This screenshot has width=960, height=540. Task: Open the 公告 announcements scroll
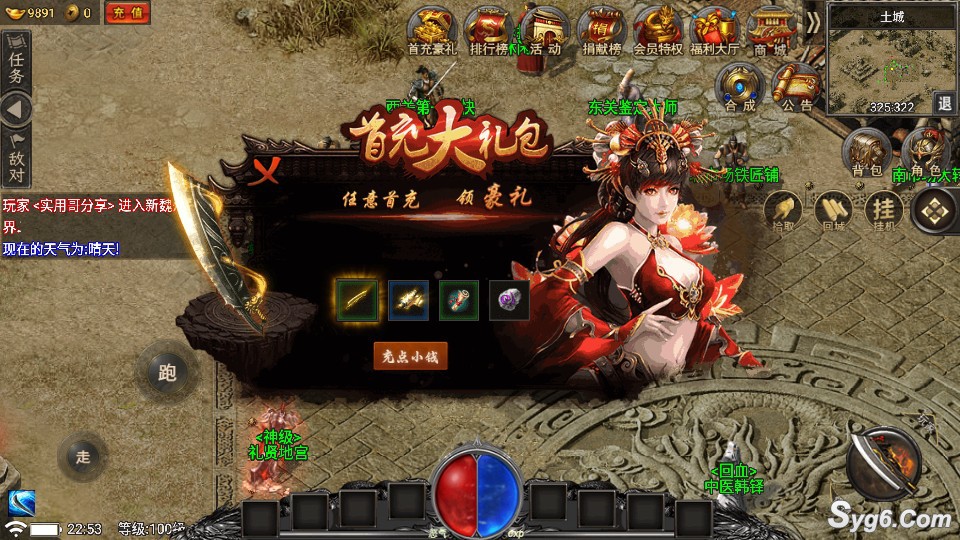click(797, 87)
